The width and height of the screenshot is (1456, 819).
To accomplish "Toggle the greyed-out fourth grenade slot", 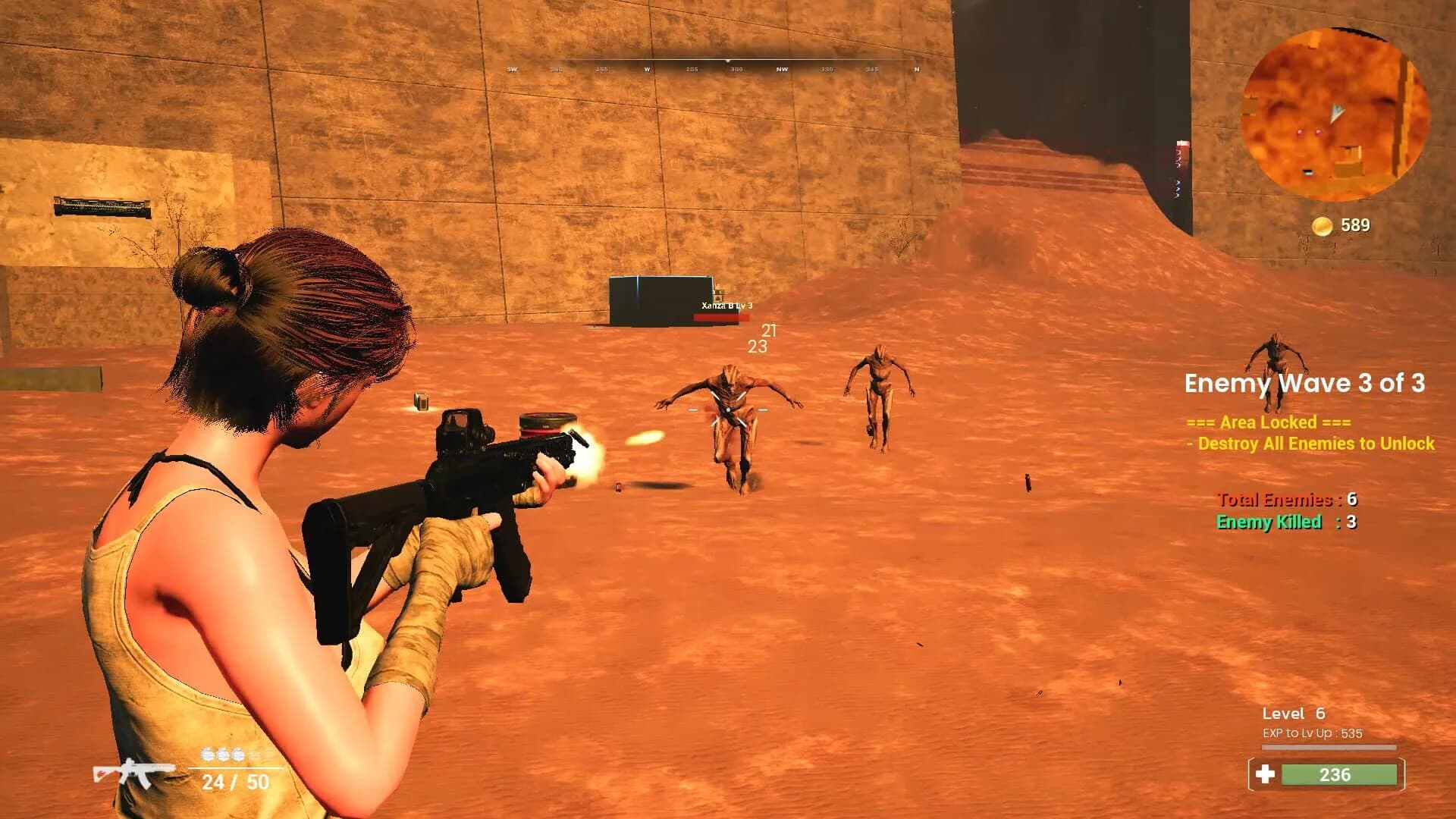I will [253, 755].
